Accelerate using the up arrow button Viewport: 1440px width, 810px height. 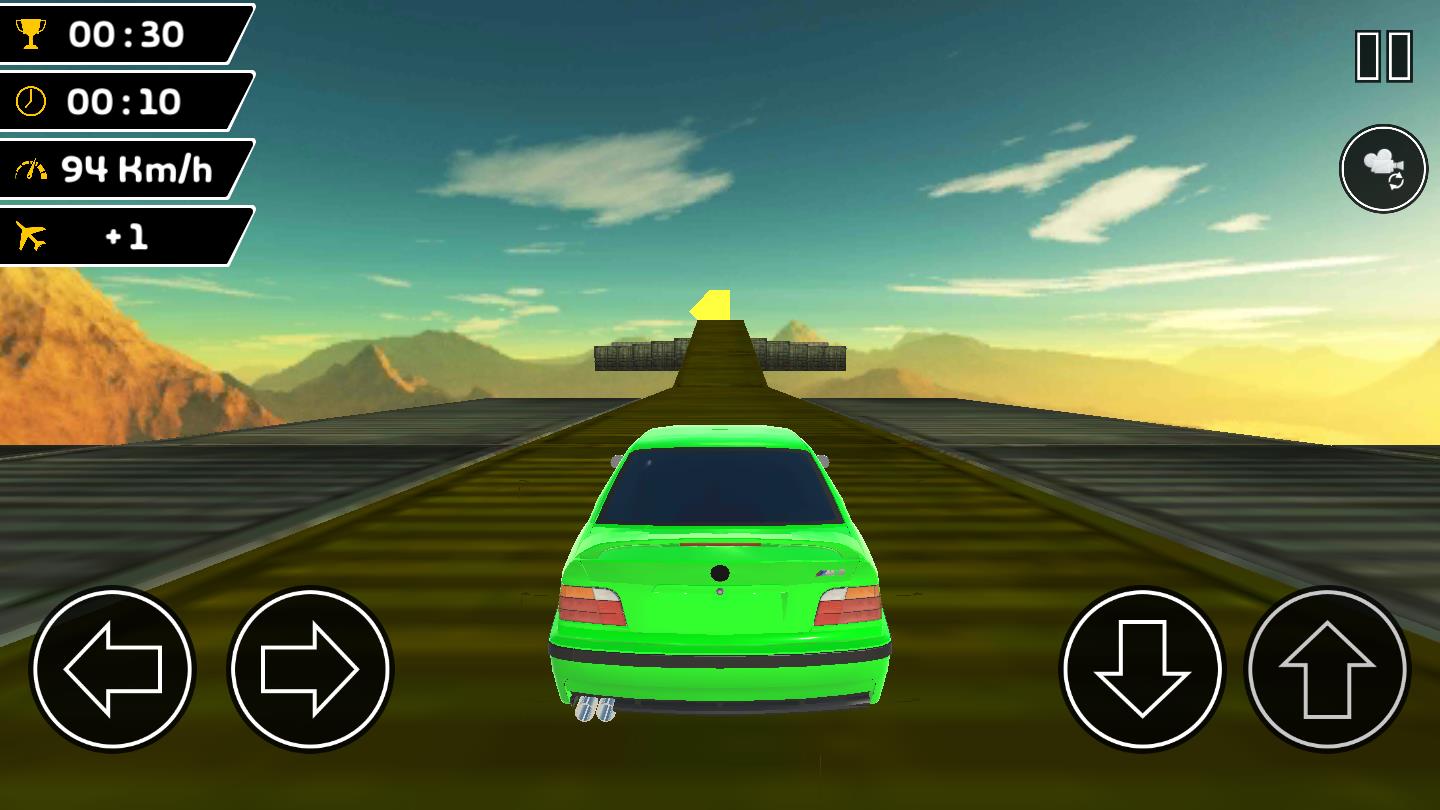(x=1327, y=668)
